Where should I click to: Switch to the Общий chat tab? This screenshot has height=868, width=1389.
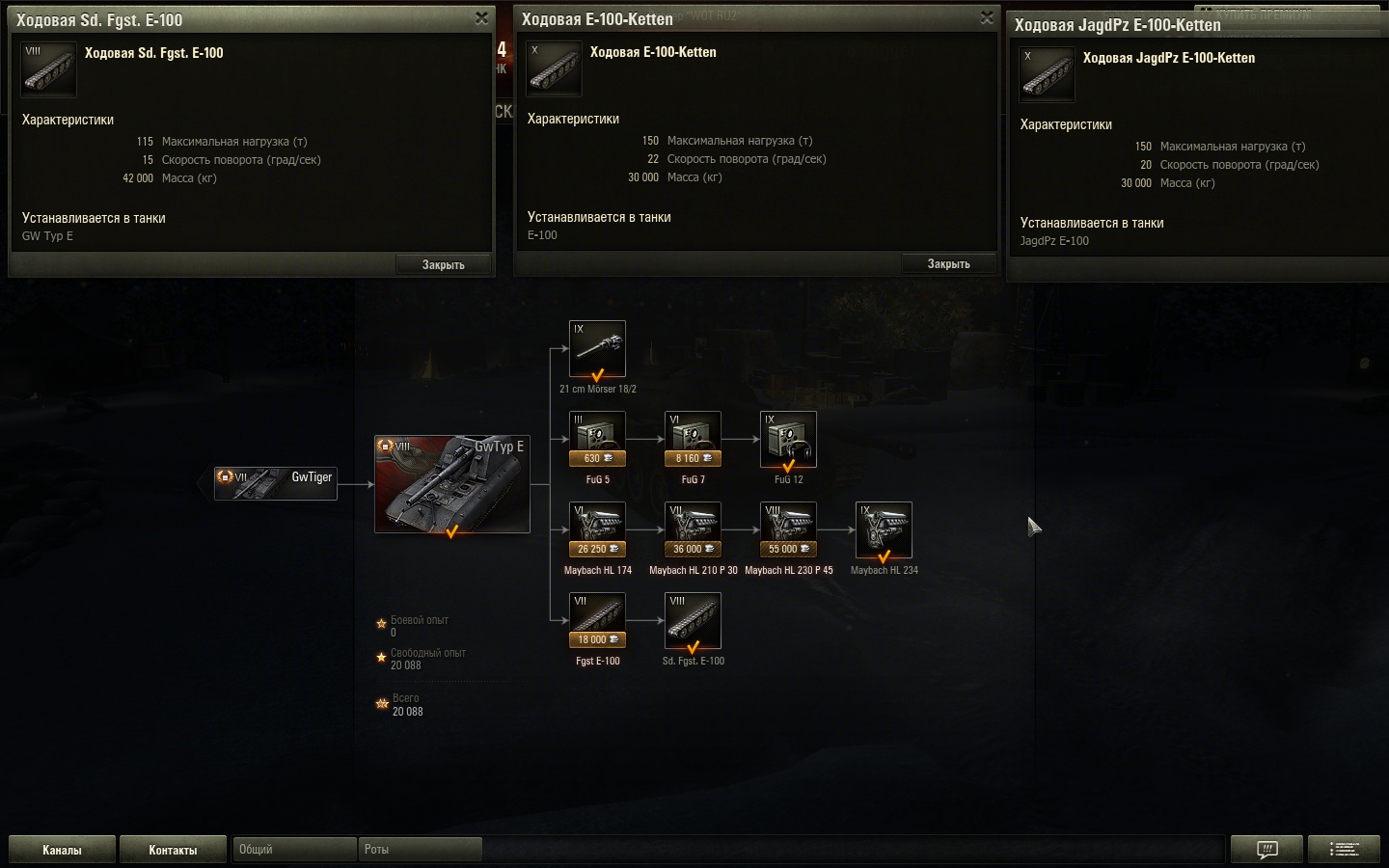294,850
